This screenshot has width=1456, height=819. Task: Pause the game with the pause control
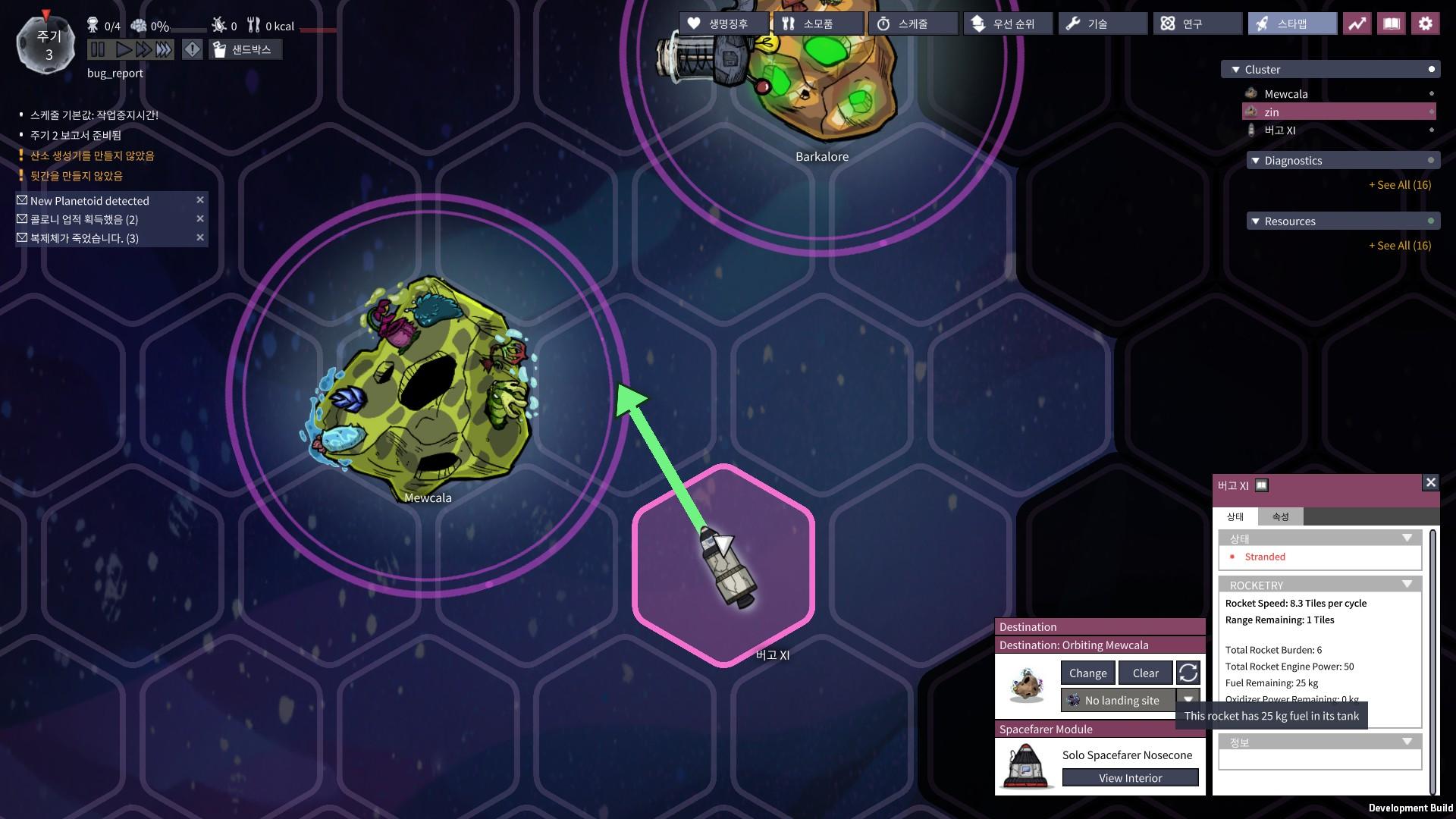point(98,49)
